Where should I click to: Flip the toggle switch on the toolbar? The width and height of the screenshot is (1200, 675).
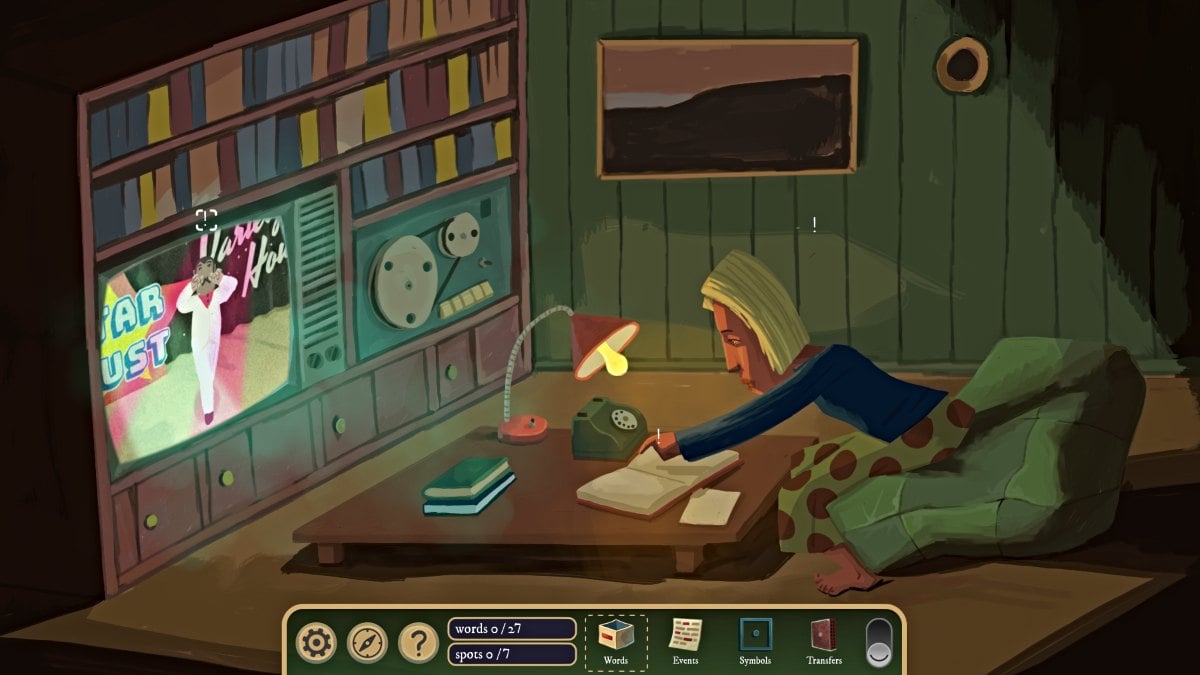click(878, 642)
